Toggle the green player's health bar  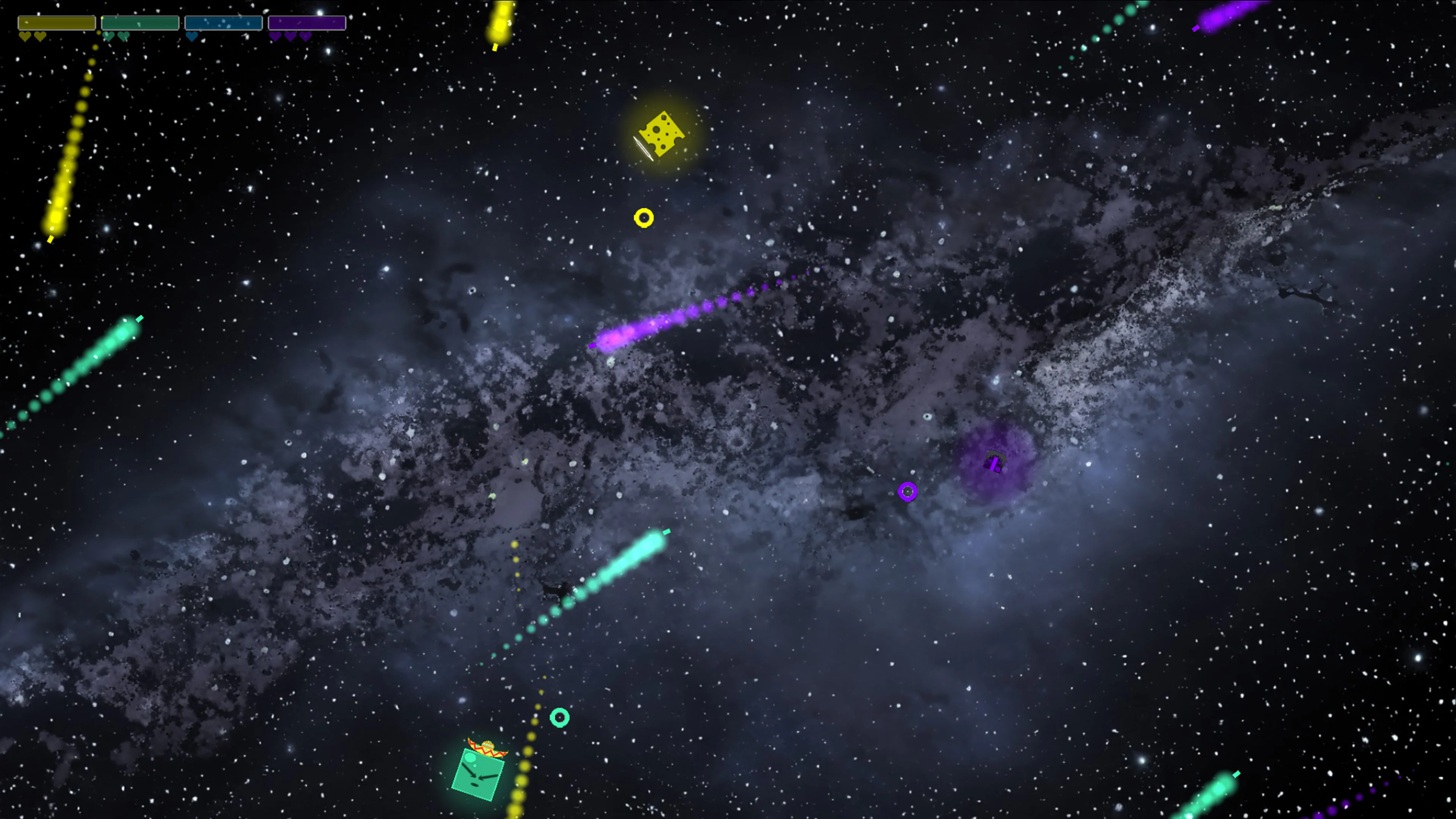click(140, 23)
